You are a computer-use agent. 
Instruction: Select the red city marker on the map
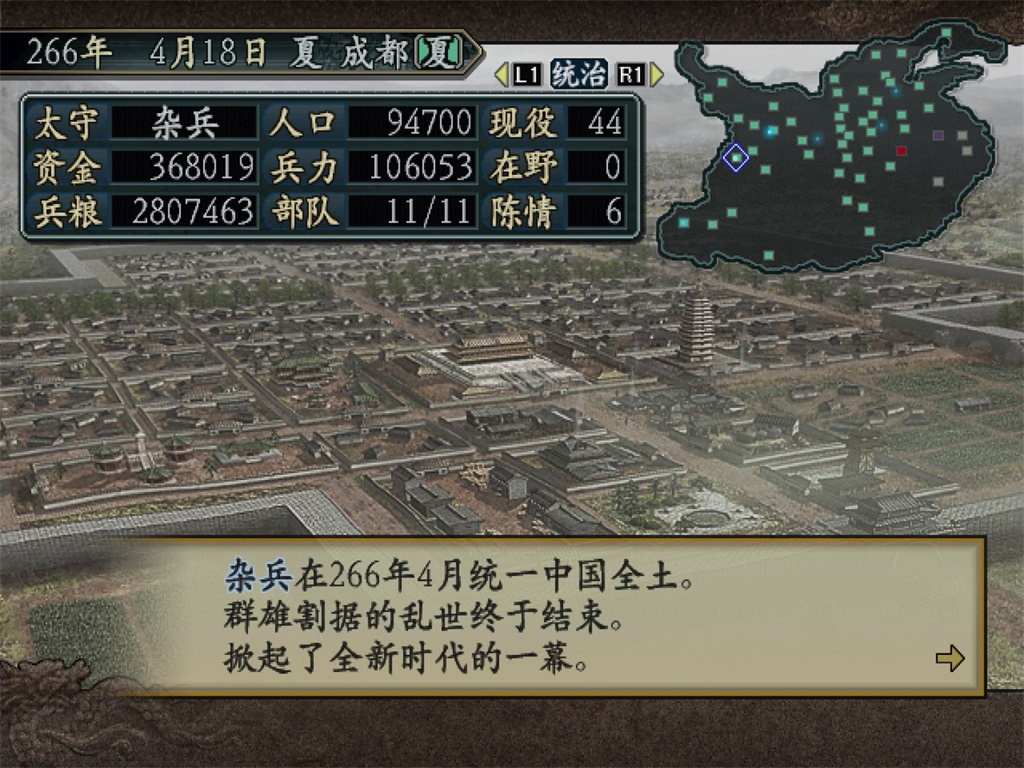pyautogui.click(x=901, y=151)
